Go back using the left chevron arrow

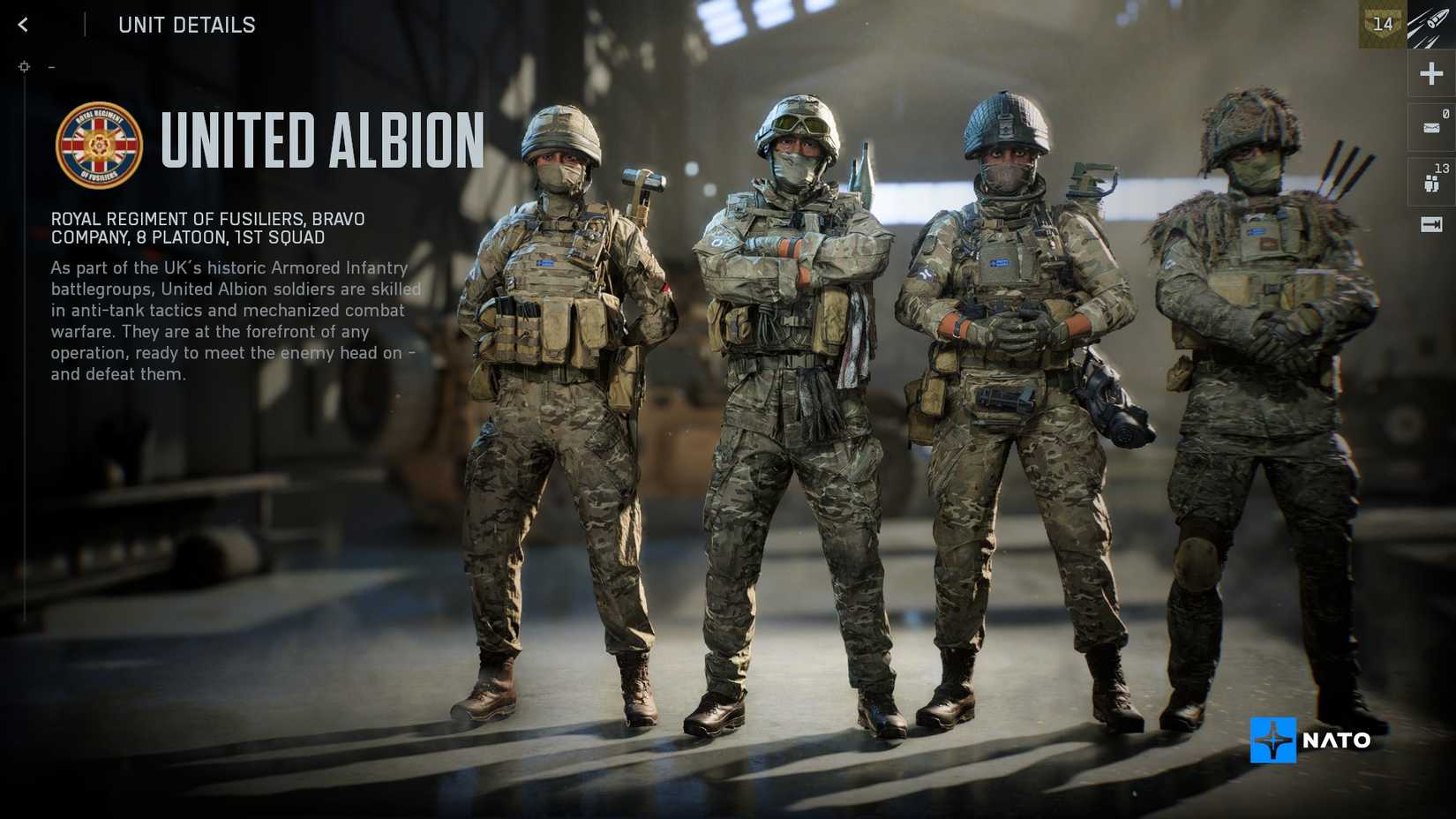pyautogui.click(x=21, y=25)
